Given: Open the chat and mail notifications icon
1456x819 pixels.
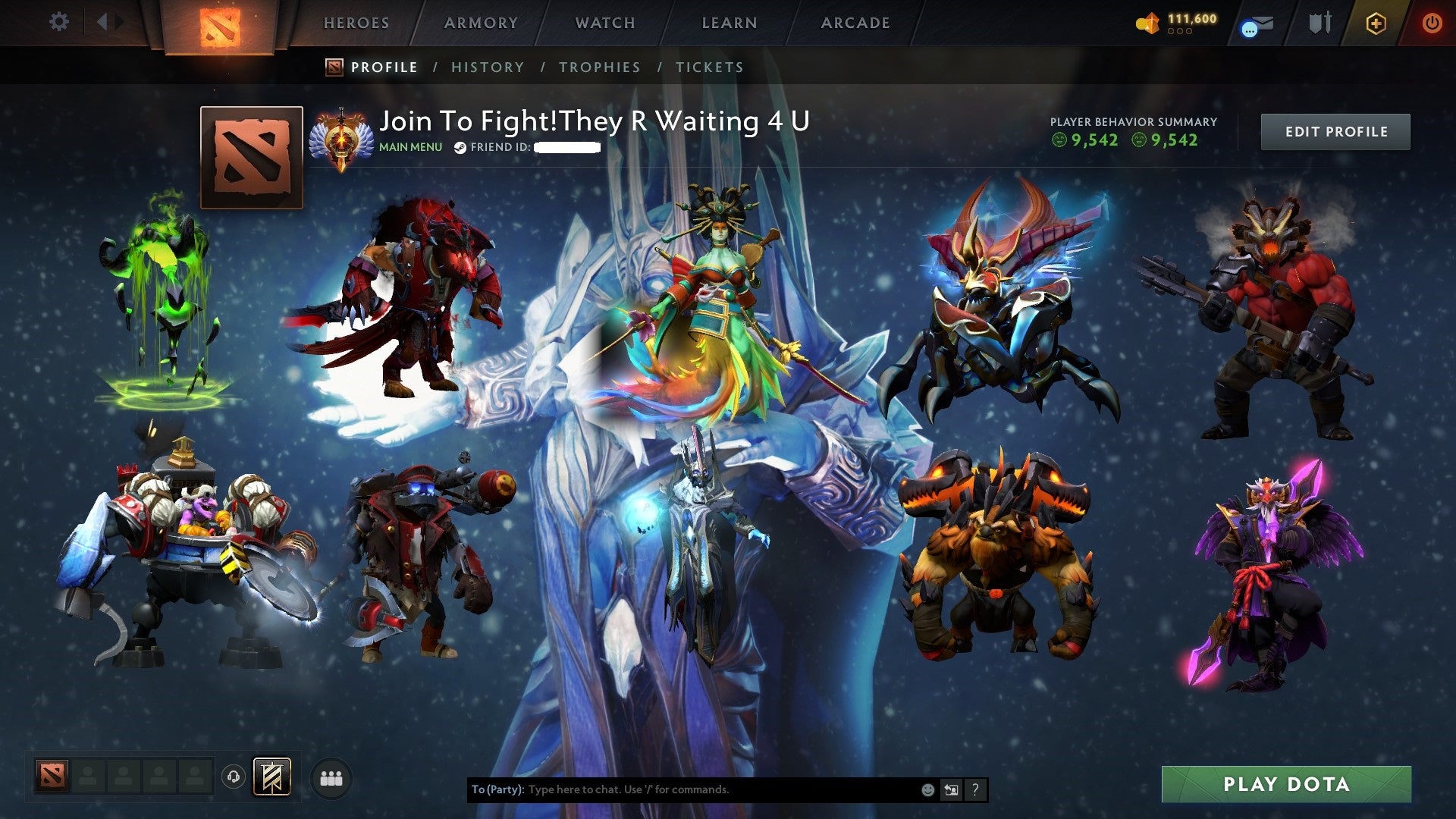Looking at the screenshot, I should click(x=1255, y=24).
